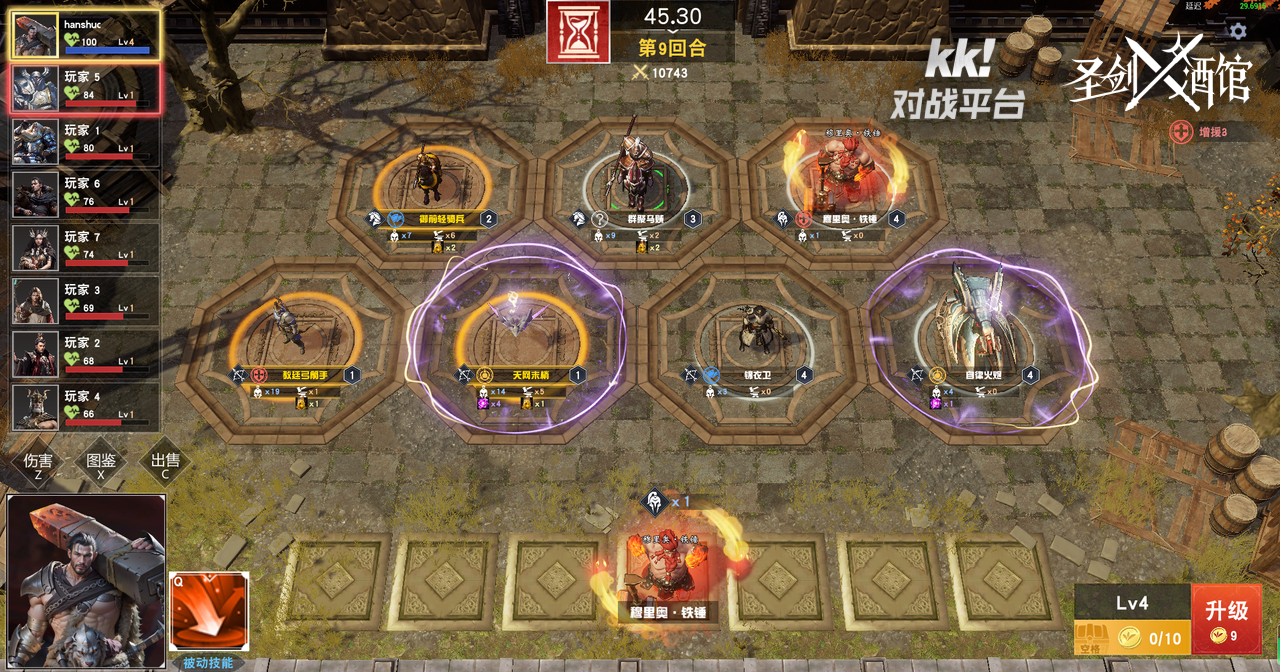Select 玩家 4 in the player list
This screenshot has width=1280, height=672.
[x=85, y=407]
